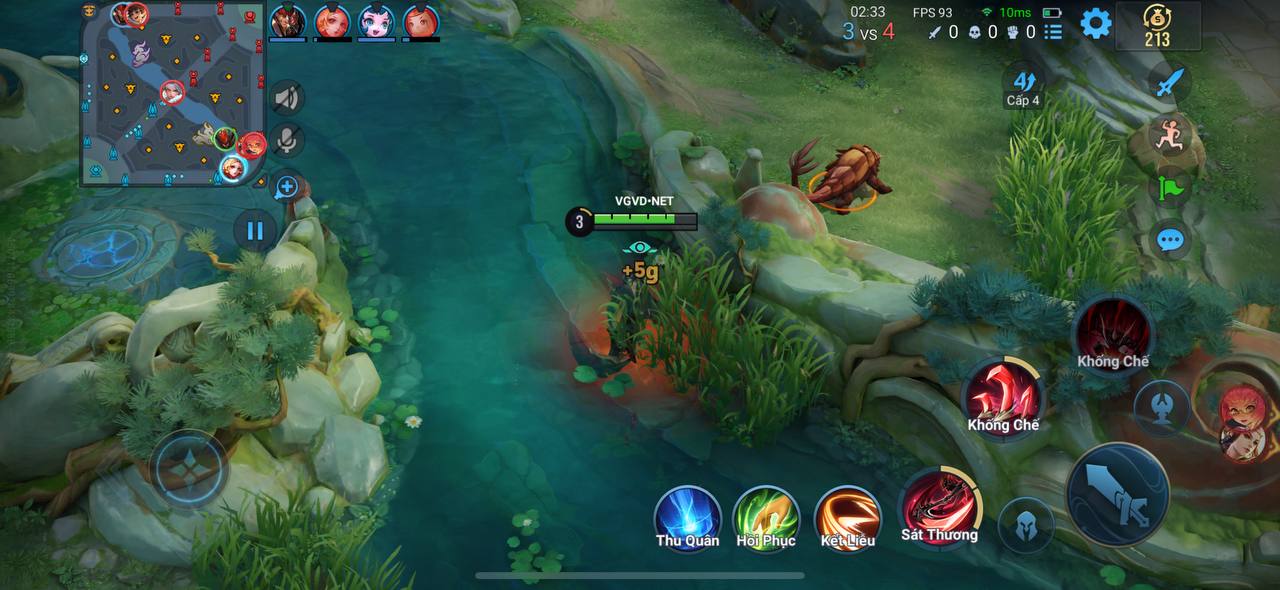This screenshot has height=590, width=1280.
Task: Open the settings gear menu
Action: coord(1096,23)
